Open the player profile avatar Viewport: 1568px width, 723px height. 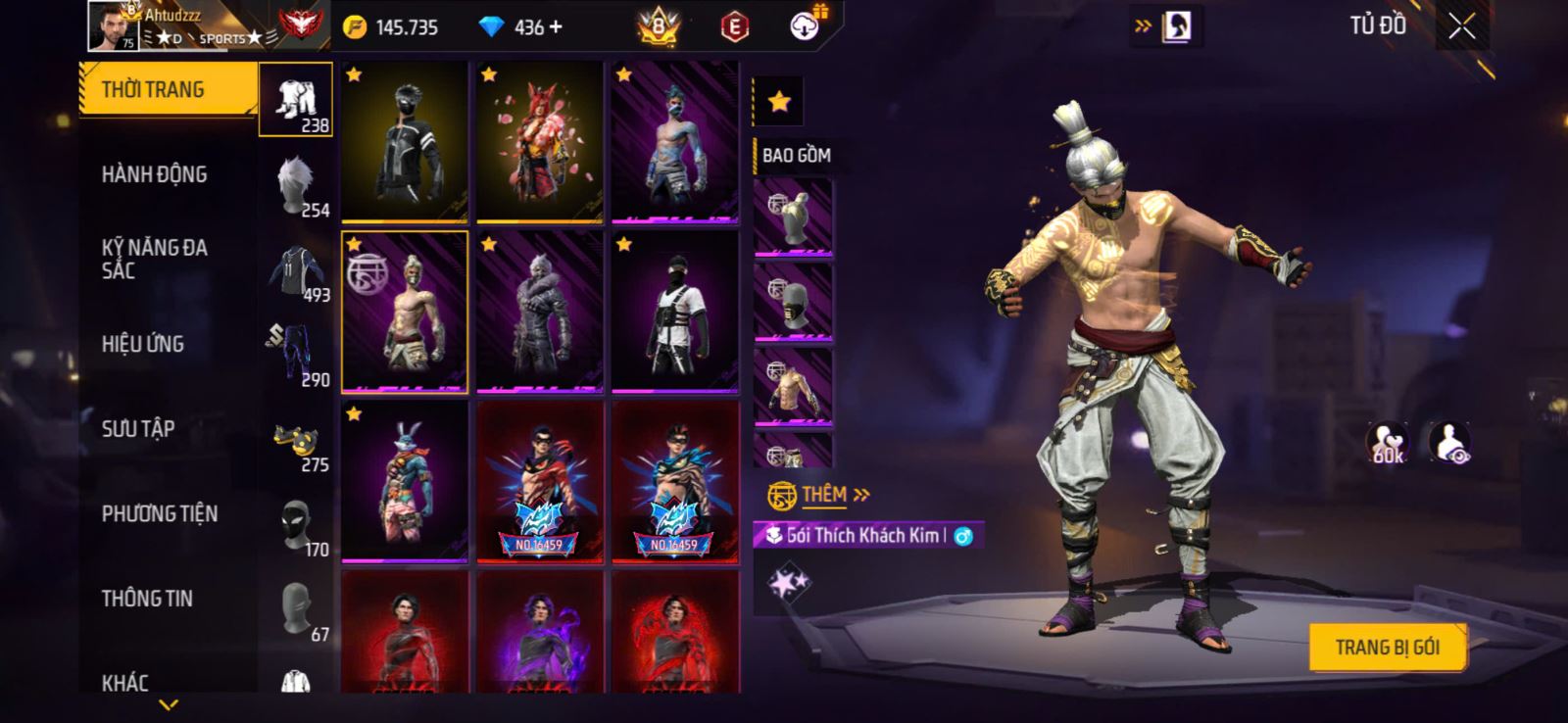[x=114, y=25]
